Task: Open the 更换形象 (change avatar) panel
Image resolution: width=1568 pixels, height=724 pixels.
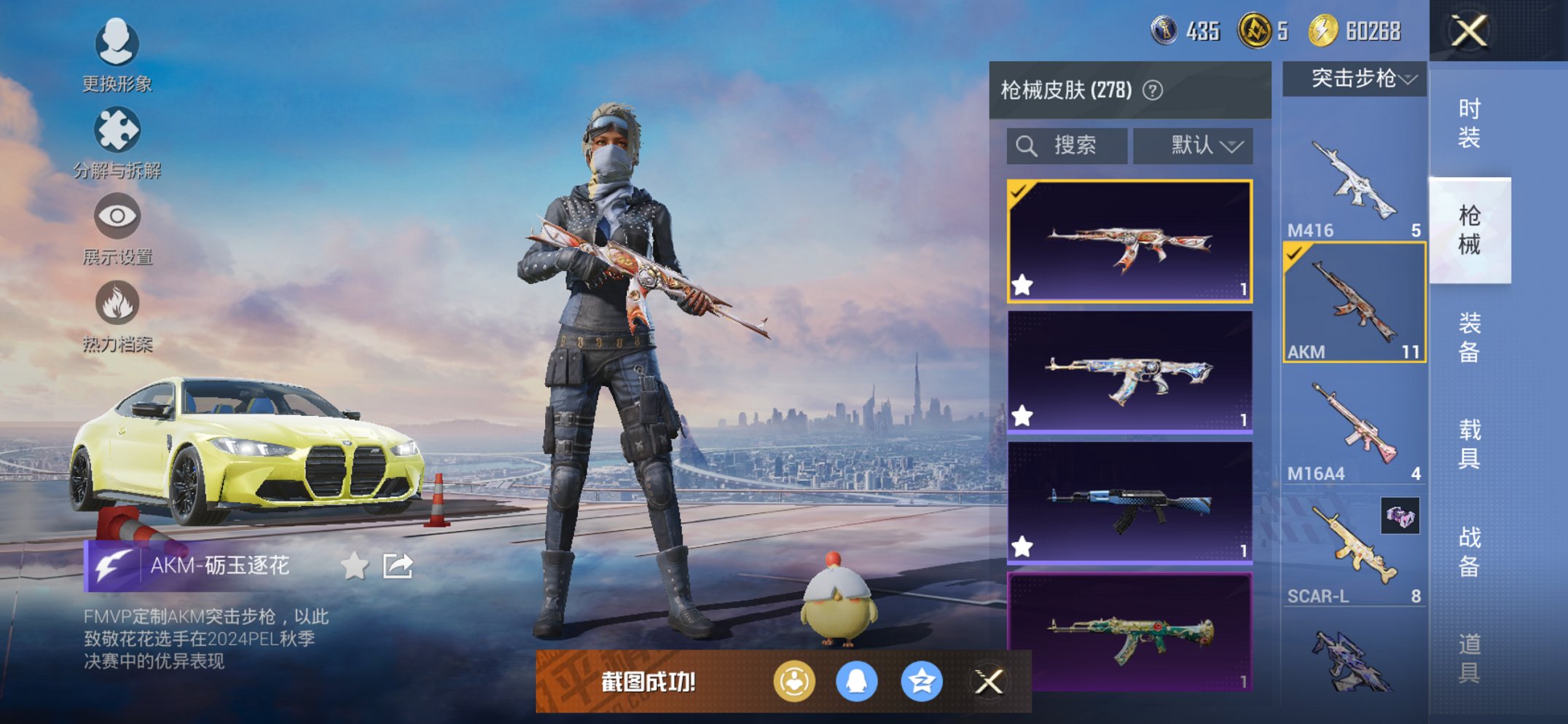Action: [x=117, y=45]
